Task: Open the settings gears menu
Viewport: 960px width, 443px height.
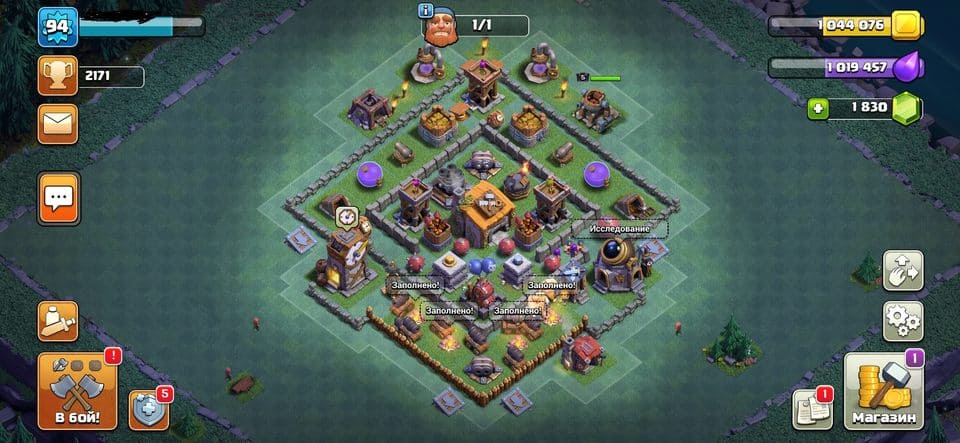Action: (903, 321)
